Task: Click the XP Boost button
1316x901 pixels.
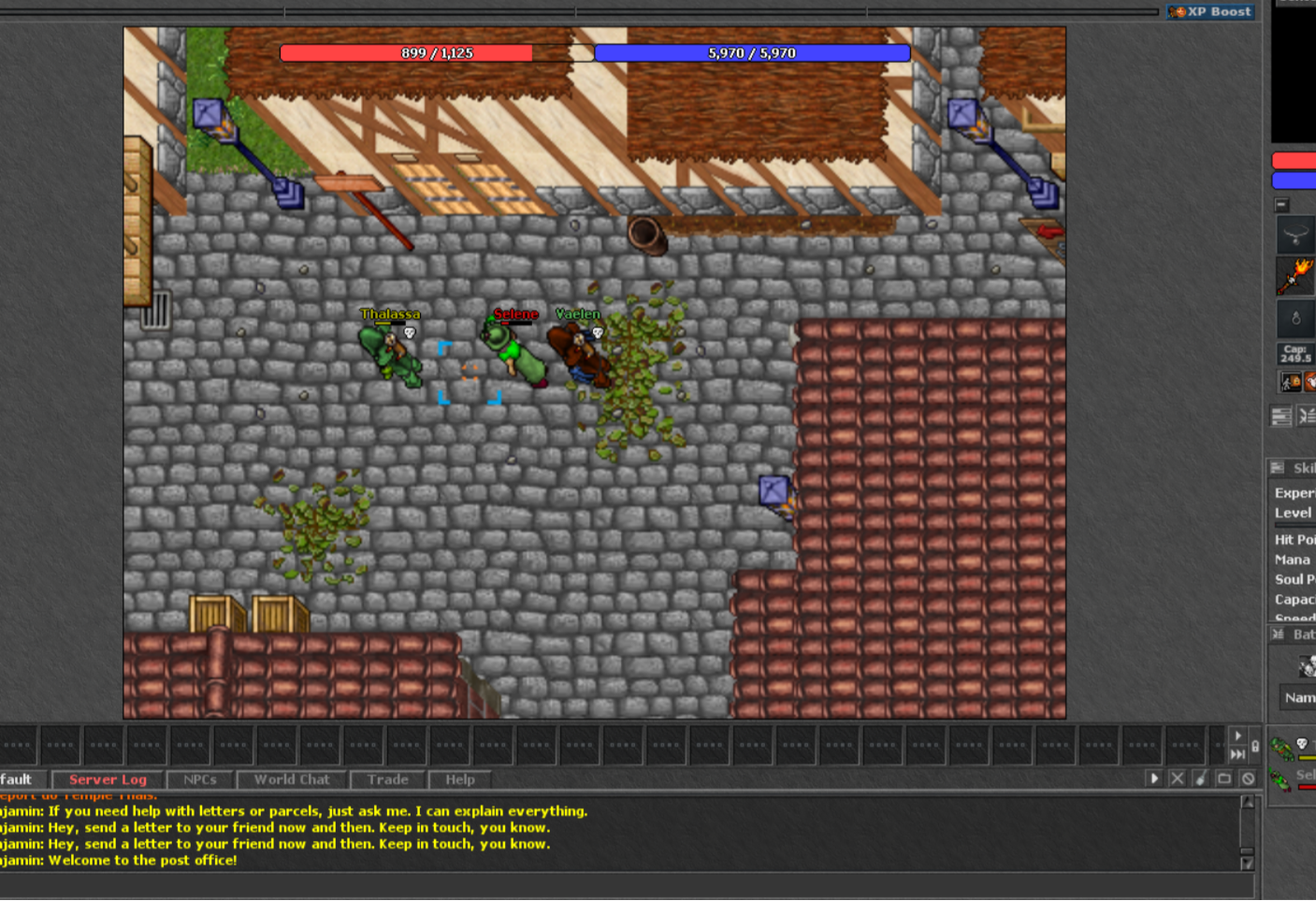Action: 1210,12
